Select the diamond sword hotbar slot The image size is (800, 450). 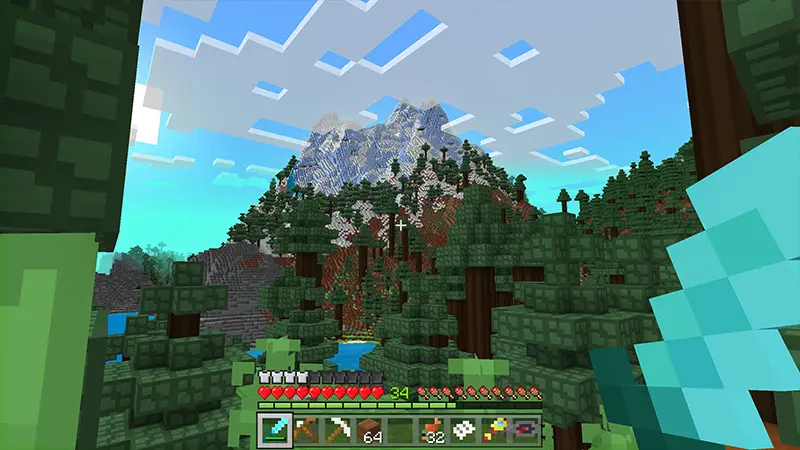(x=274, y=429)
